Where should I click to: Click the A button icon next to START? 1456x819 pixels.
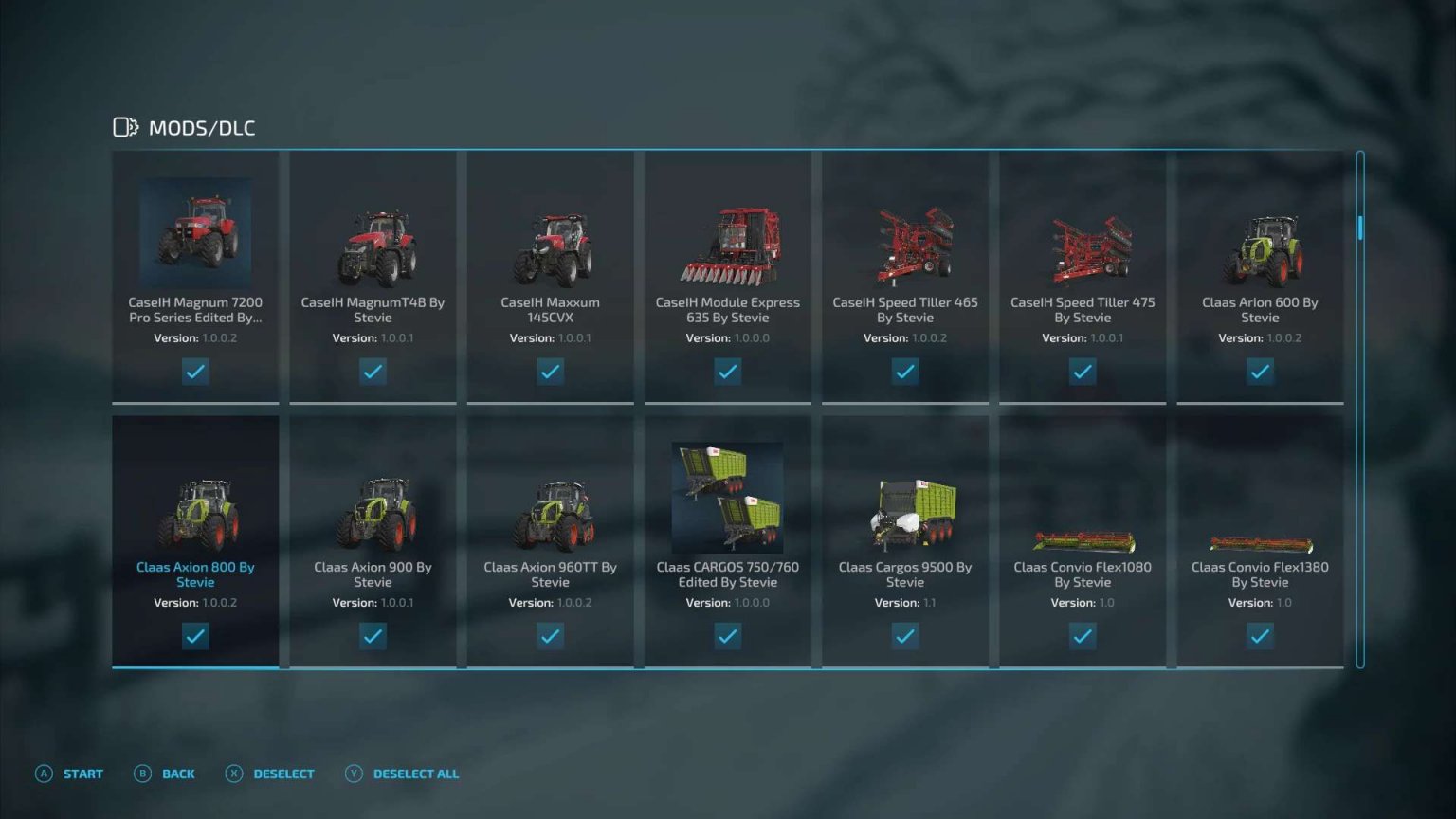44,773
